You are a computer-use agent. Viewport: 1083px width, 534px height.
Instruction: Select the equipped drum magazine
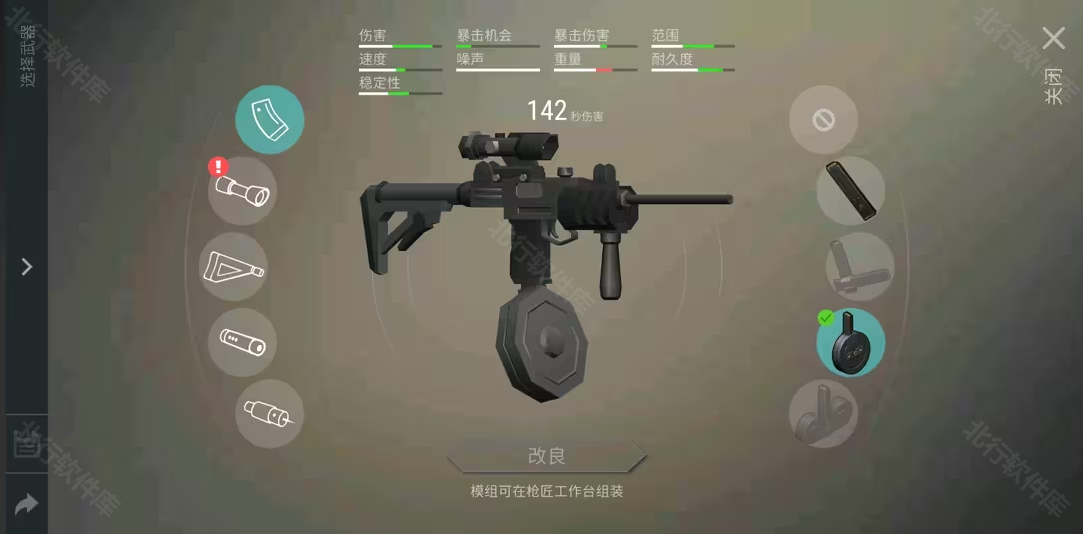(850, 342)
